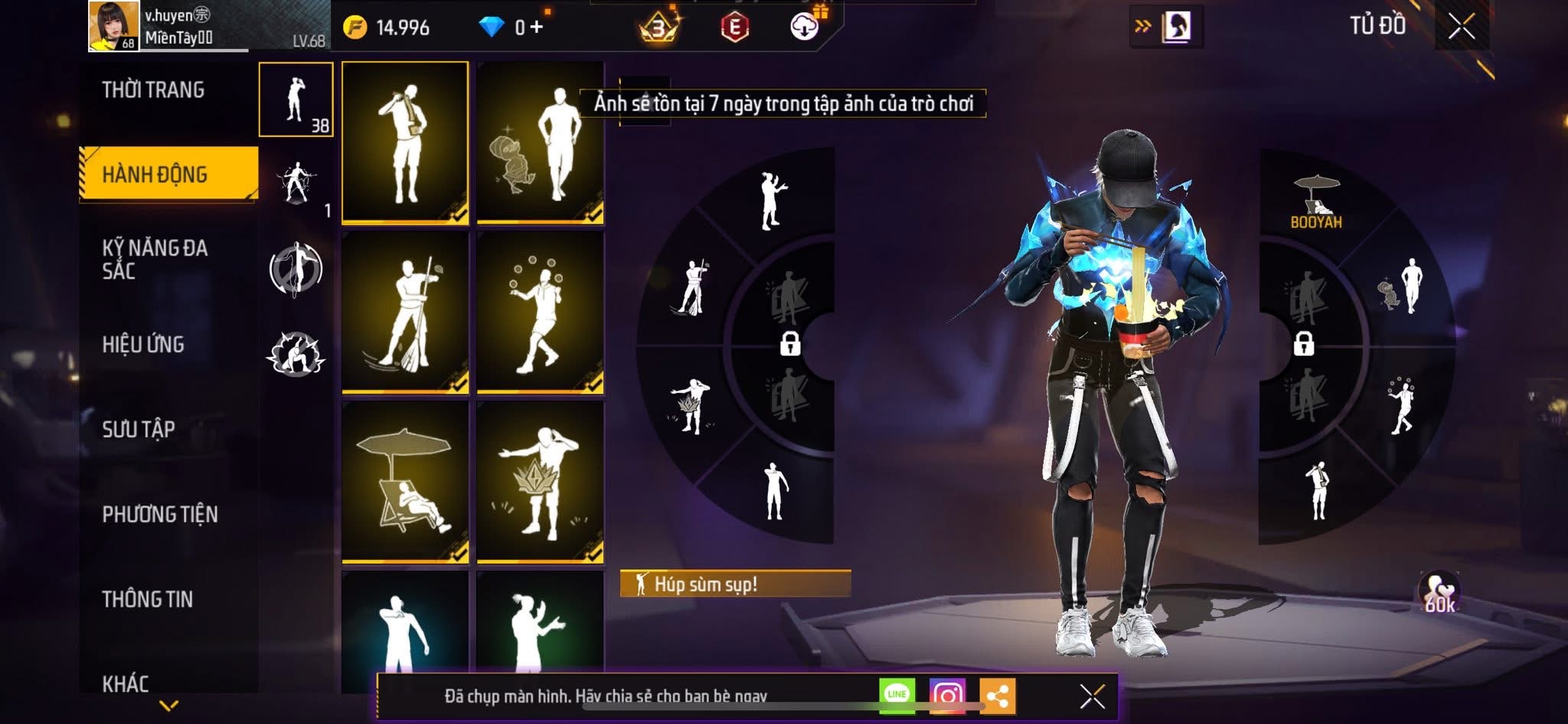Select the noodle-eating emote tile
The width and height of the screenshot is (1568, 724).
[405, 143]
